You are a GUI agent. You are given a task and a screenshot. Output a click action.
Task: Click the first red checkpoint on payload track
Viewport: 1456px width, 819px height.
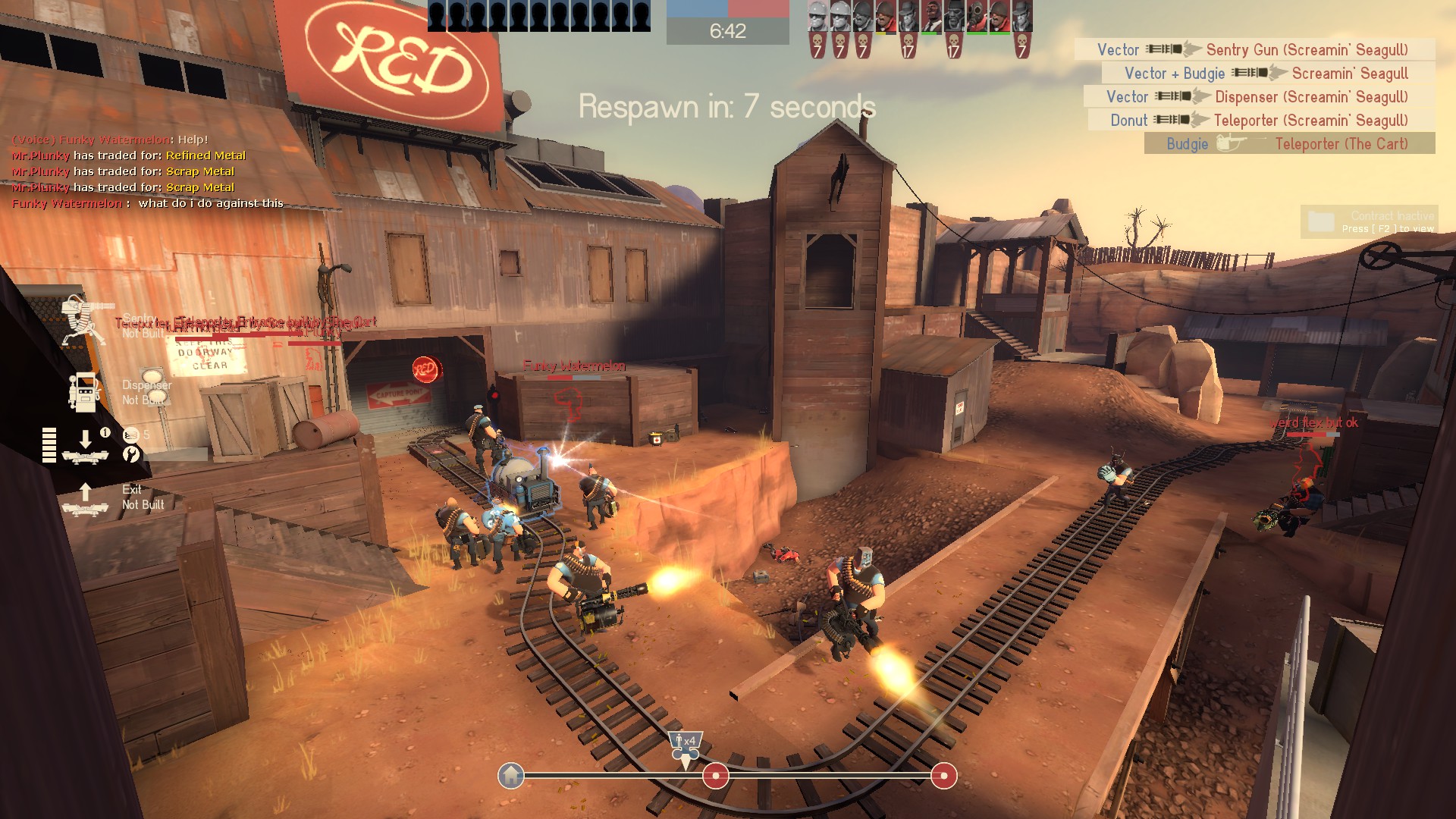[x=715, y=776]
